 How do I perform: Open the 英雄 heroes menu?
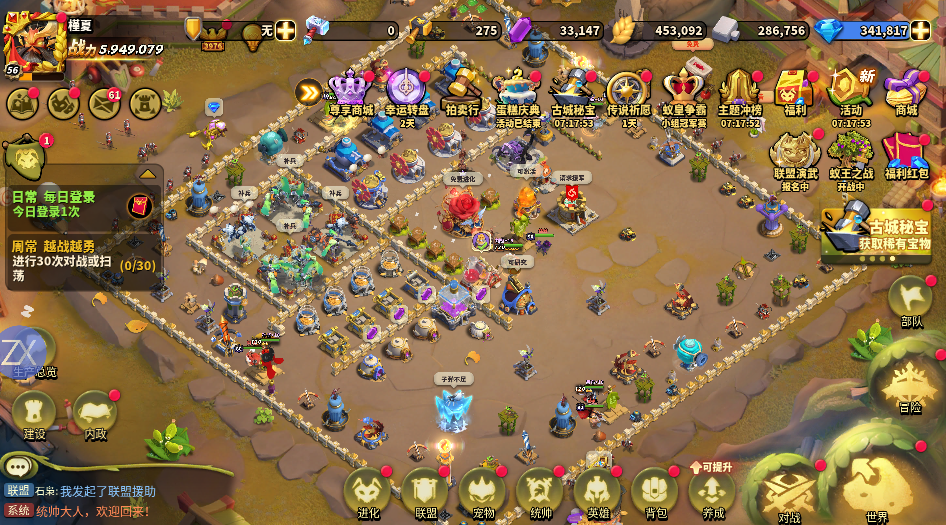(598, 492)
